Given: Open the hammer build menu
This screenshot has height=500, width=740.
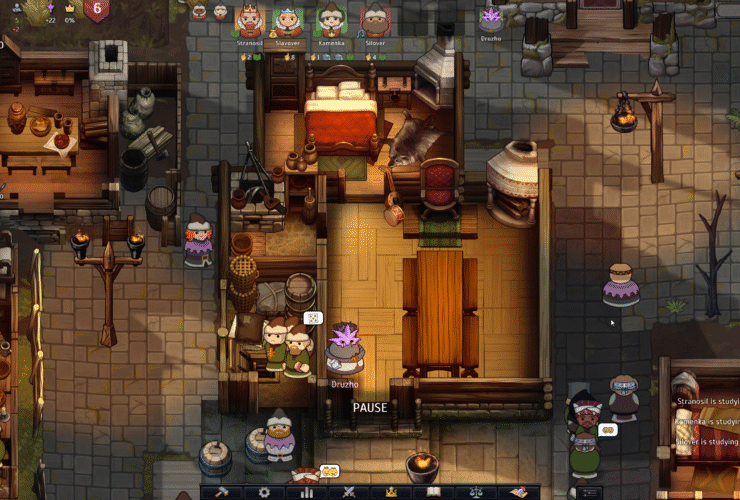Looking at the screenshot, I should (x=221, y=492).
